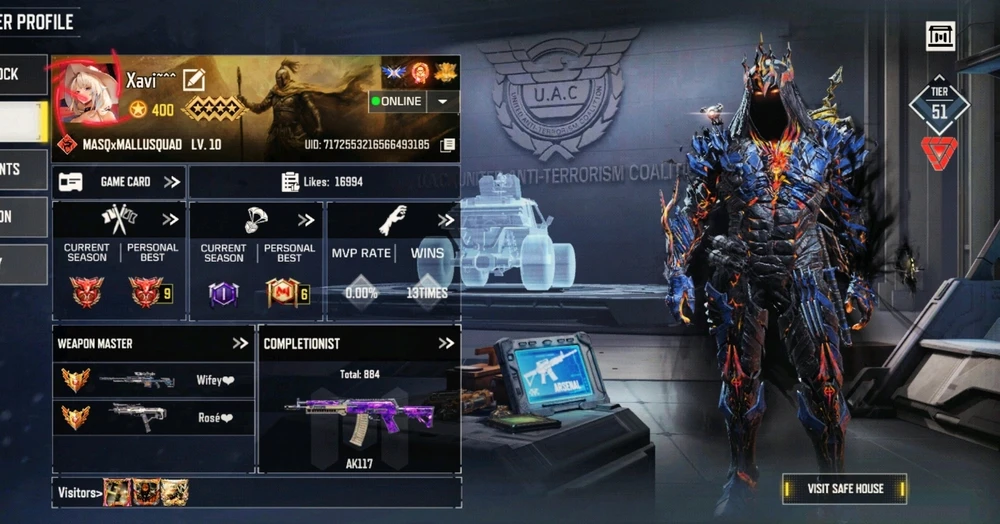Expand battle royale stats with parachute icon
Screen dimensions: 1000x524
(x=306, y=220)
